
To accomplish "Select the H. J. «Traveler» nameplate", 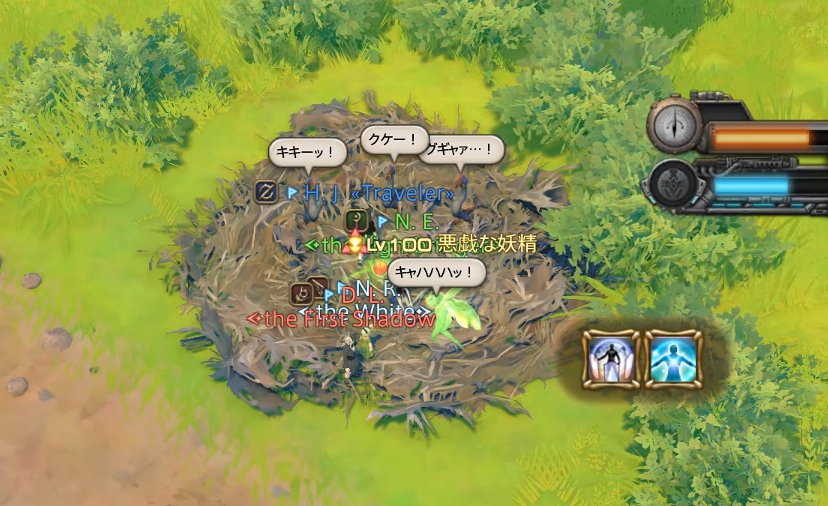I will pyautogui.click(x=379, y=192).
